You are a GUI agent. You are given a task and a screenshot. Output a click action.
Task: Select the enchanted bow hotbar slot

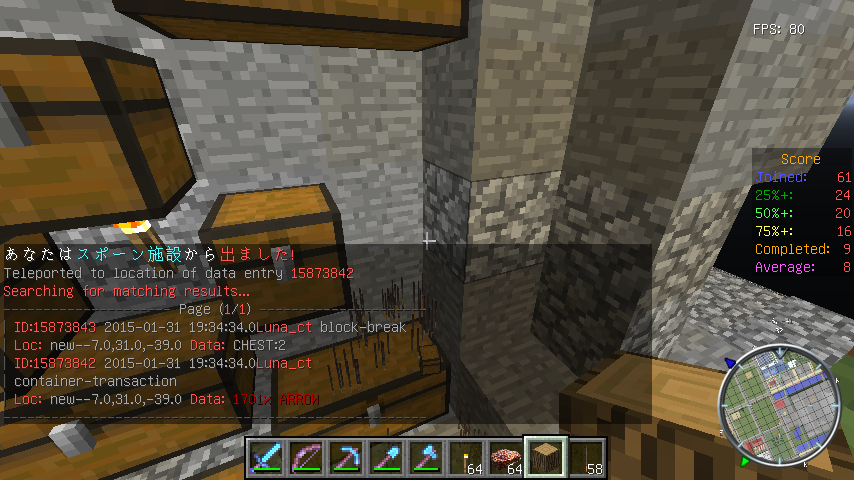pyautogui.click(x=306, y=457)
